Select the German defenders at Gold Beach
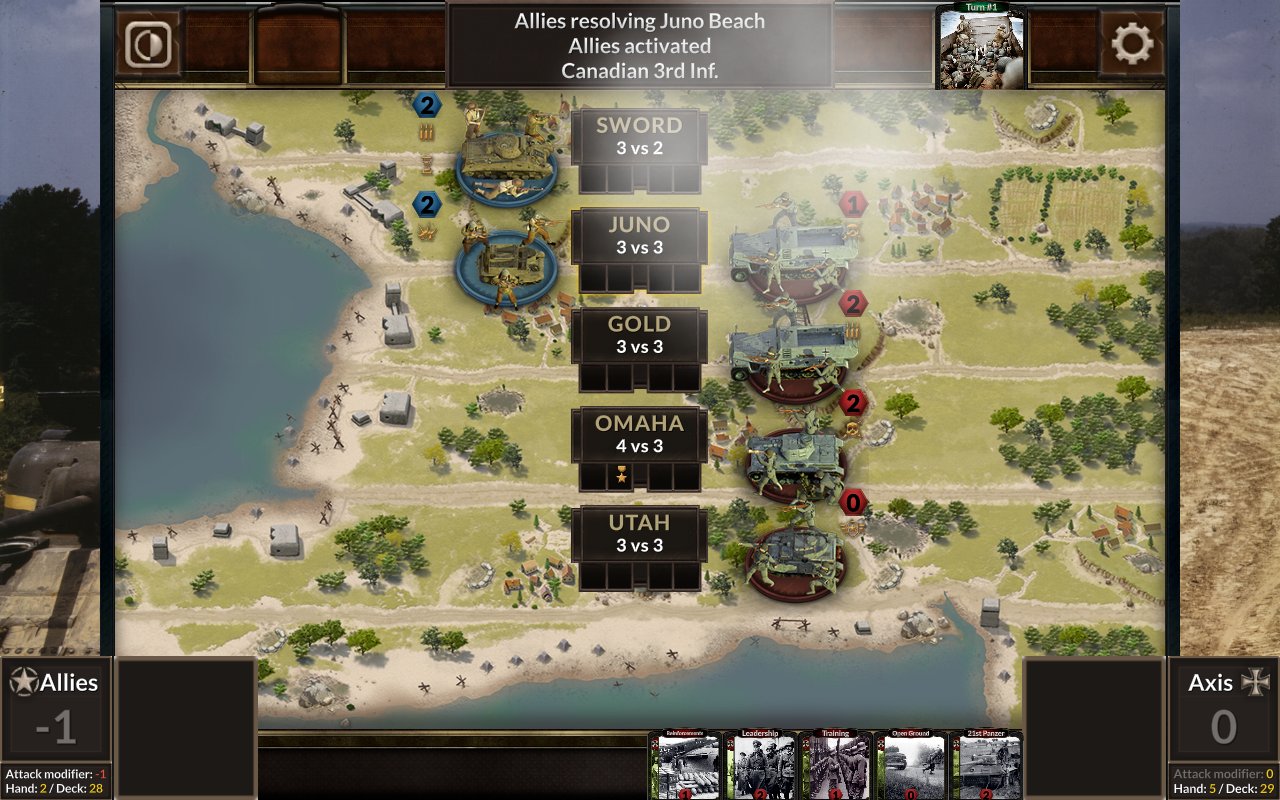This screenshot has height=800, width=1280. click(790, 350)
